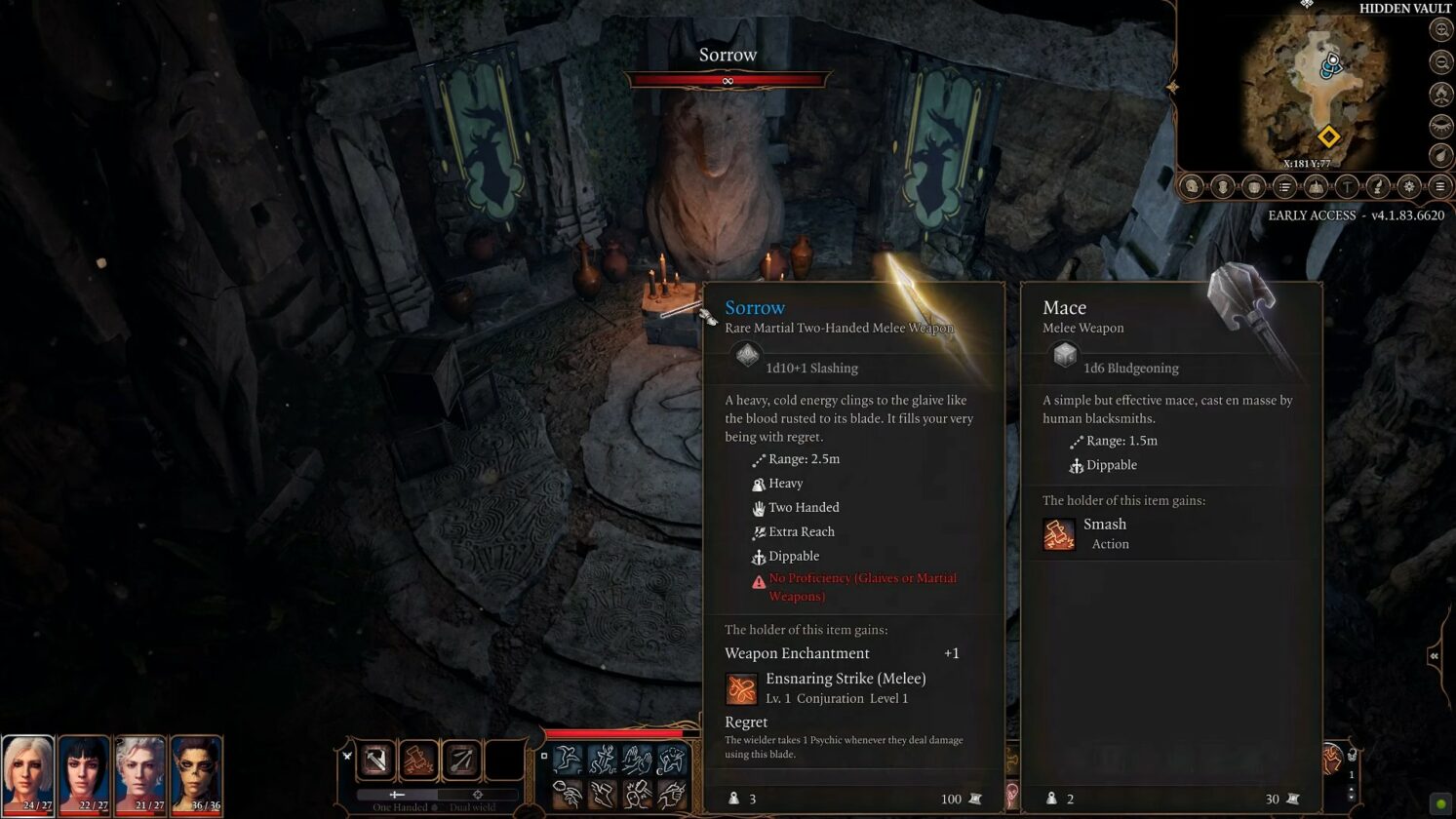Open the spellbook icon on the top-right bar

pyautogui.click(x=1316, y=186)
